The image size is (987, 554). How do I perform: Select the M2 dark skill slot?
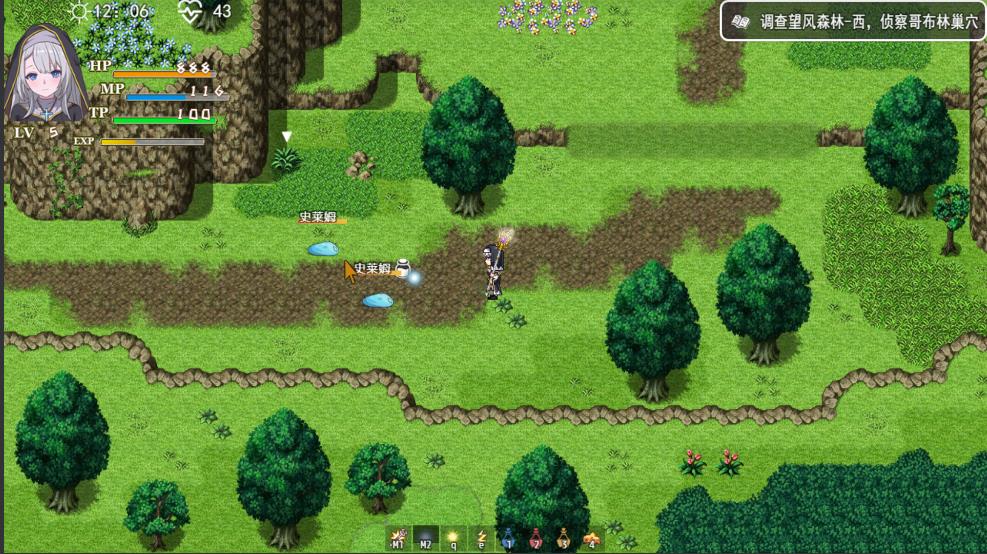[x=426, y=538]
